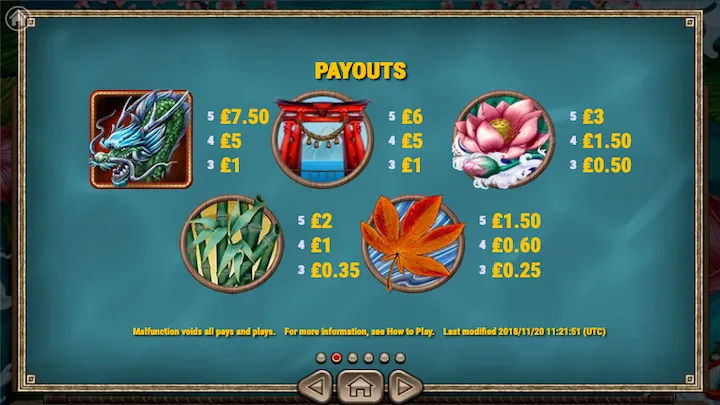
Task: Select the last page indicator dot
Action: [400, 357]
